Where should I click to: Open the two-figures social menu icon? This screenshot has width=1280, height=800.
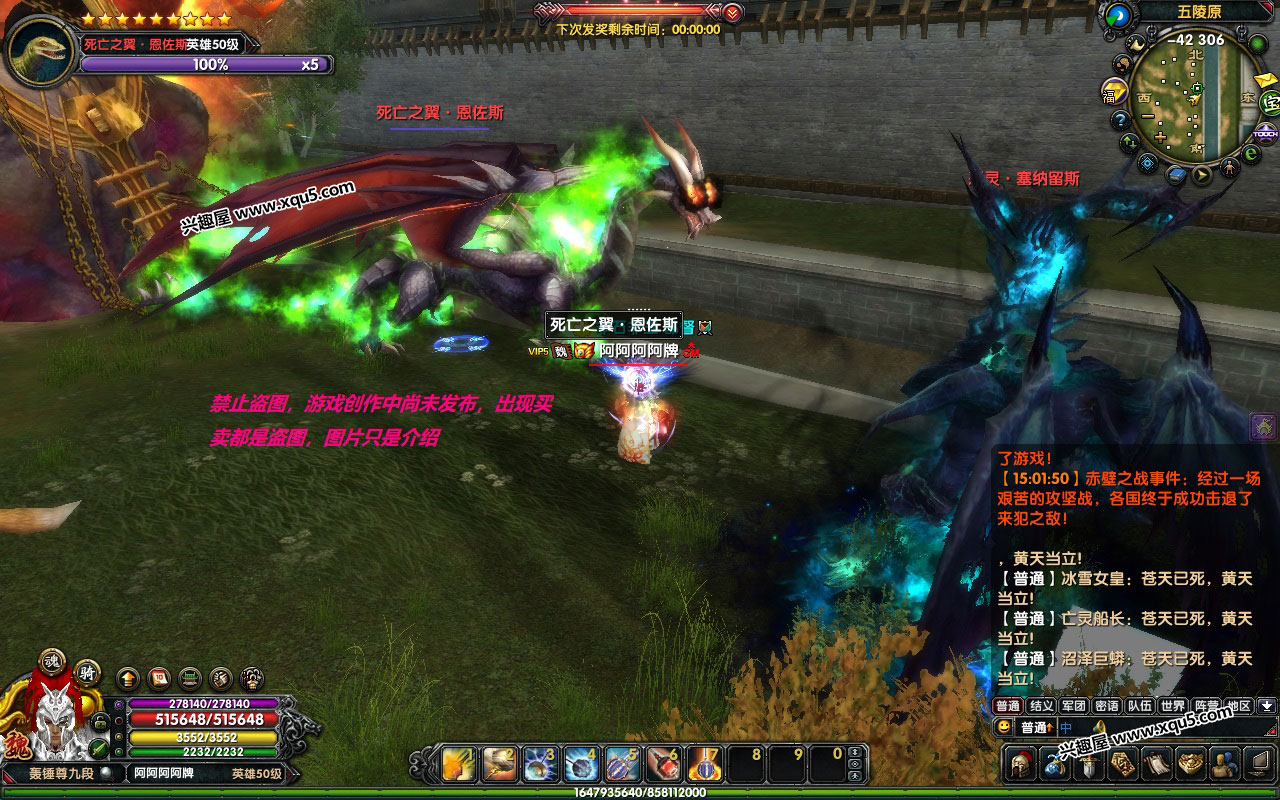[x=1223, y=764]
